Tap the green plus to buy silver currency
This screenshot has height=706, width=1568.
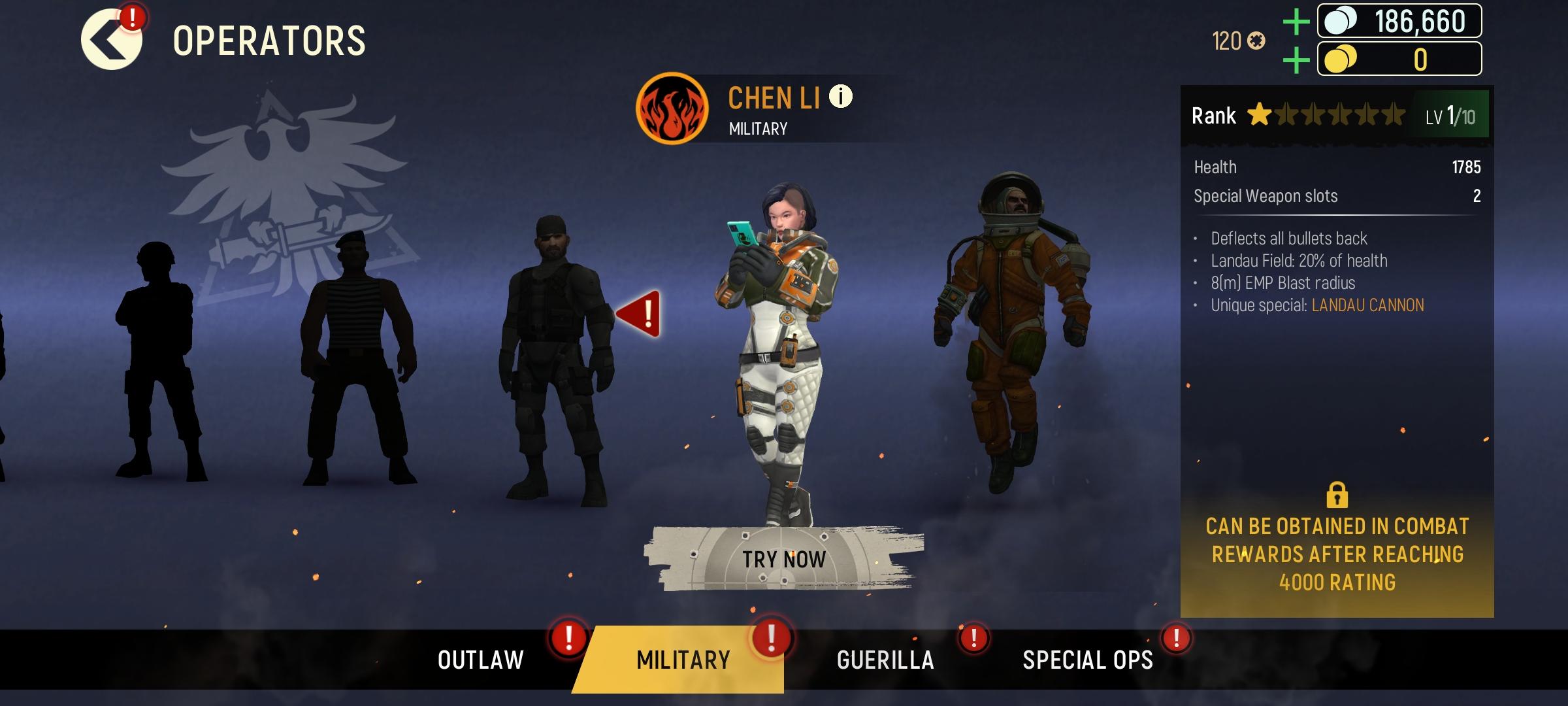coord(1297,20)
